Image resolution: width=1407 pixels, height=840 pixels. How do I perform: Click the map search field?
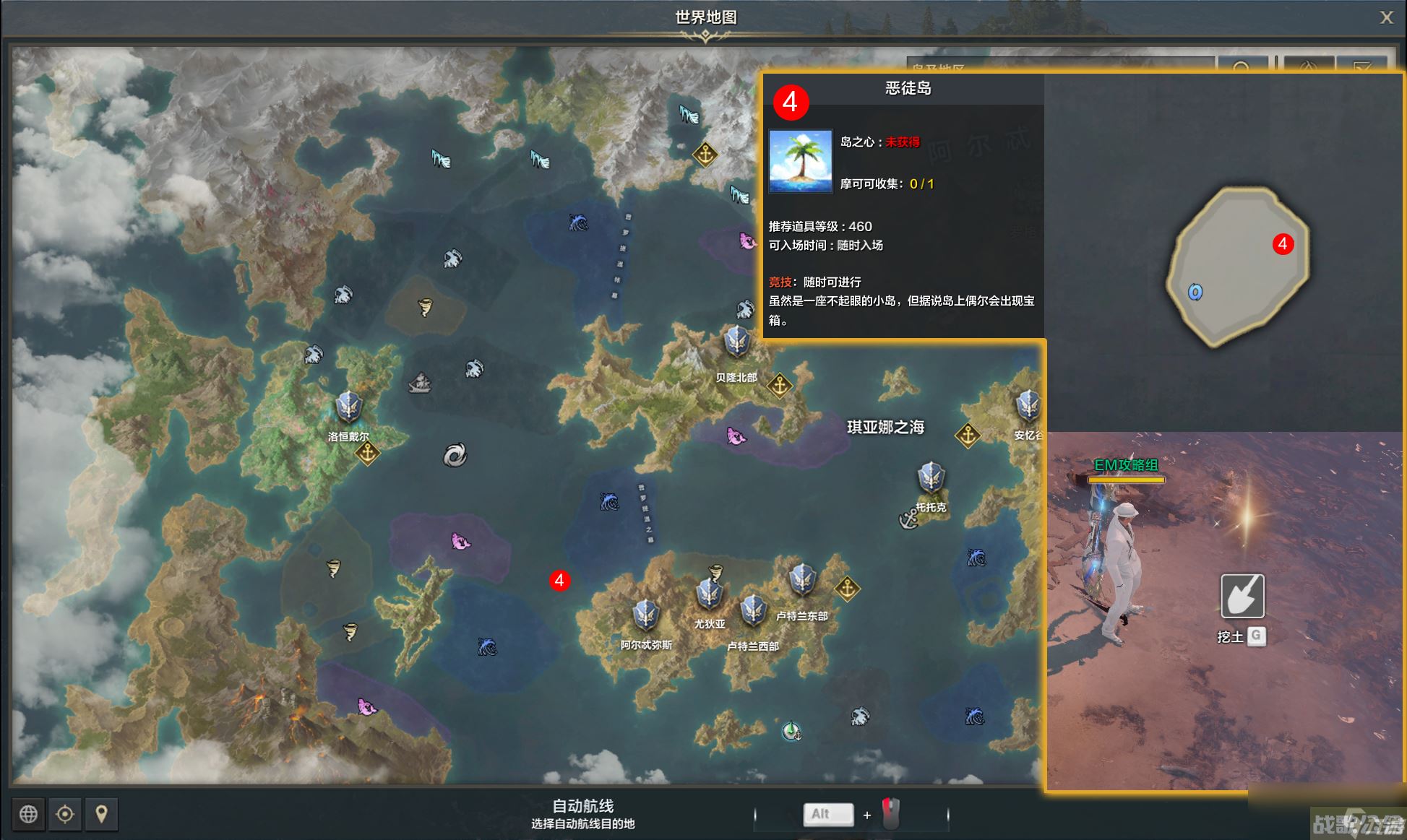click(x=1059, y=66)
